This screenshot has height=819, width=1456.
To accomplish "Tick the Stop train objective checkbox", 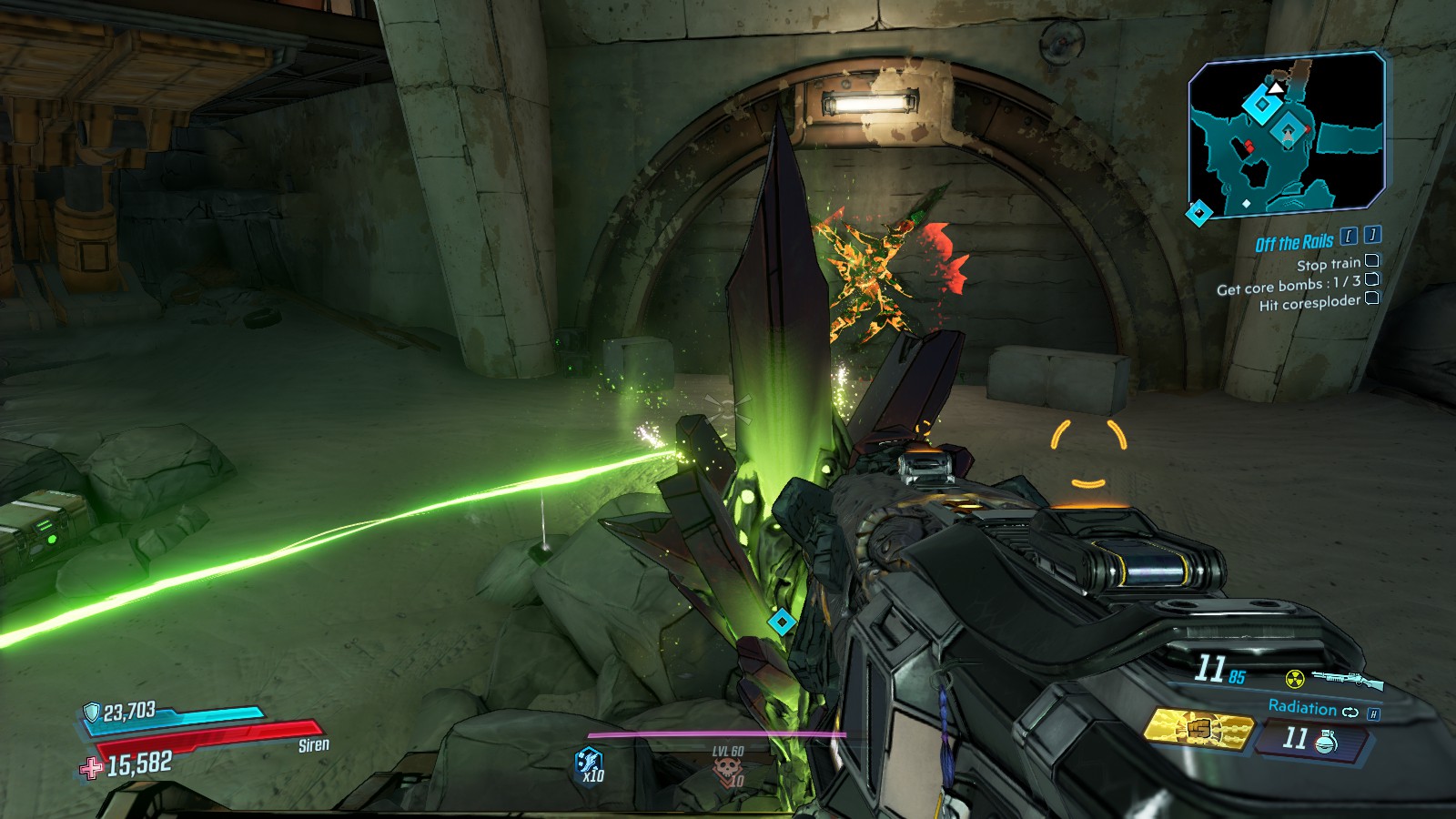I will click(1371, 261).
